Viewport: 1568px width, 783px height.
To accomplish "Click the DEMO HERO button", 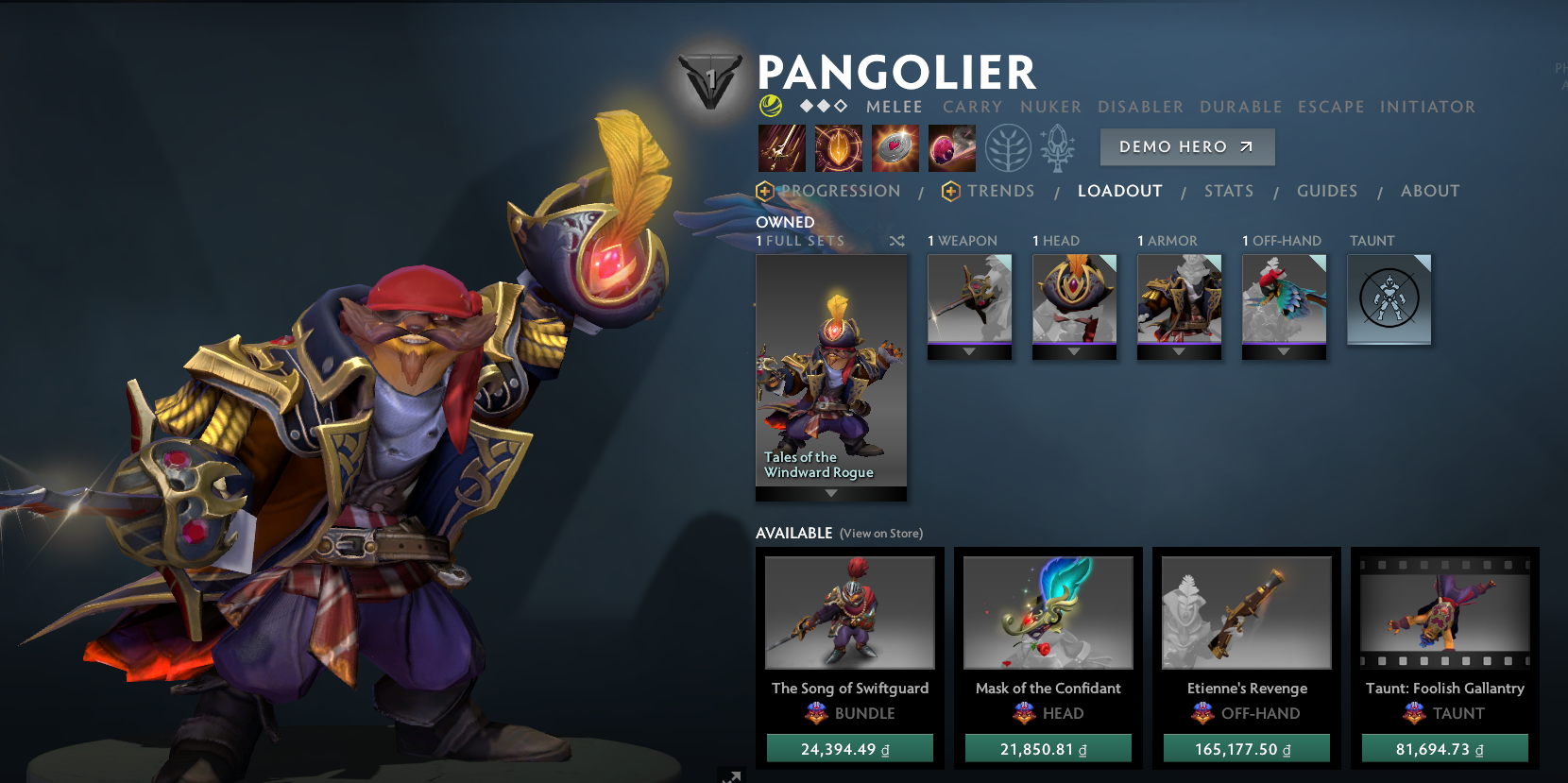I will (1187, 146).
